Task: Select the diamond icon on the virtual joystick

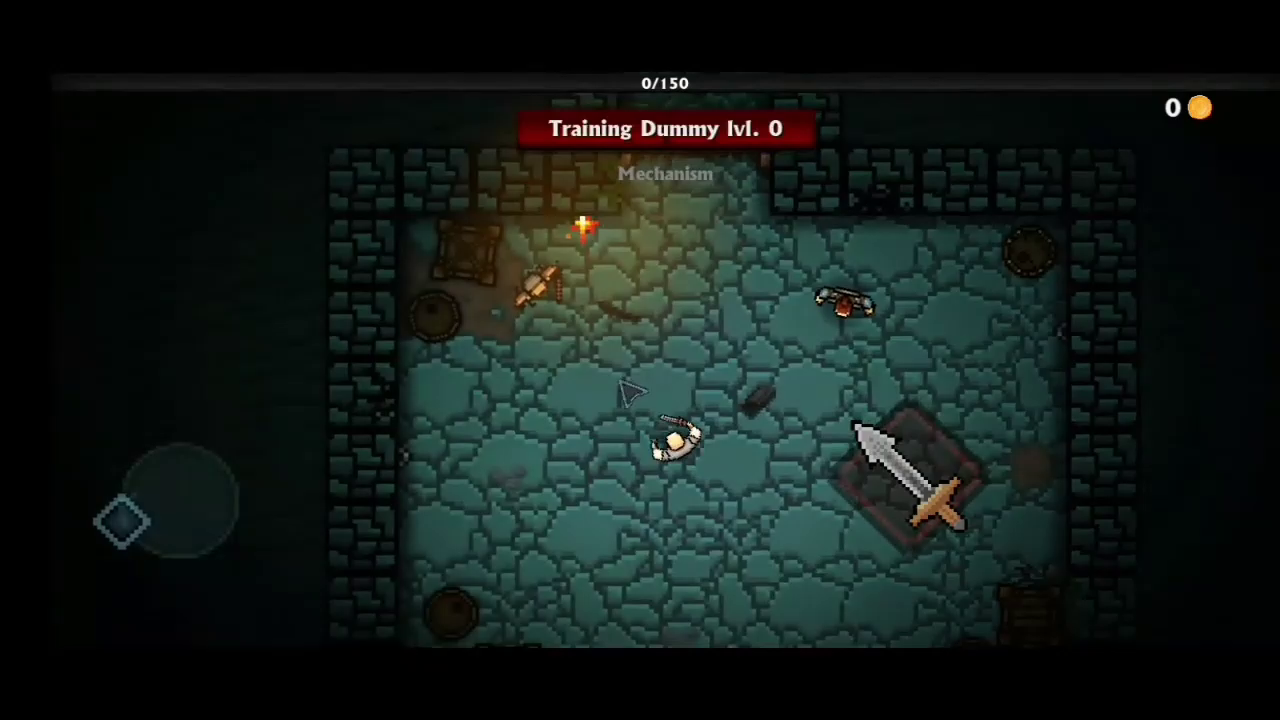Action: [x=122, y=519]
